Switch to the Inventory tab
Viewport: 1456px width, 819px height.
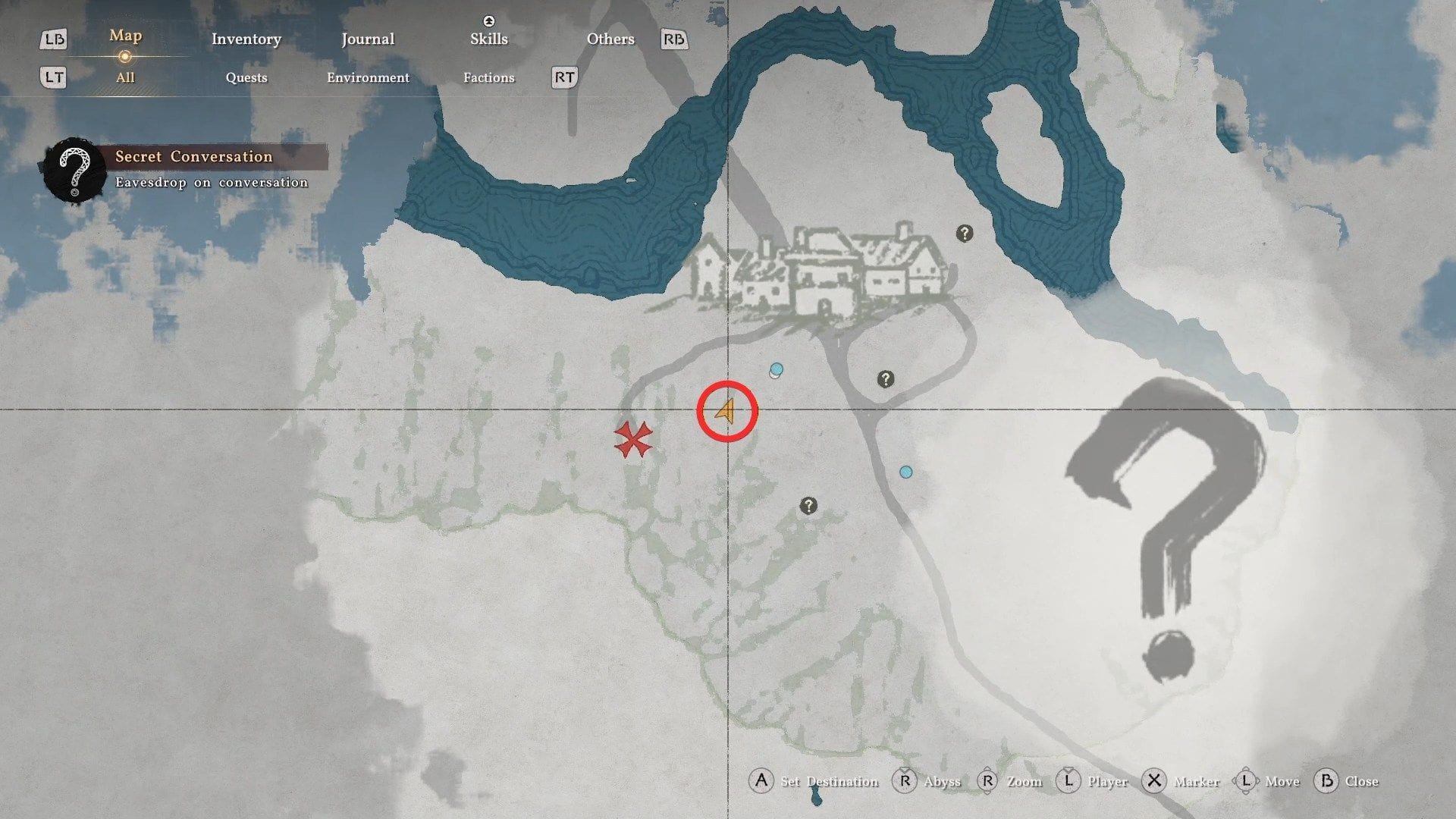[246, 39]
